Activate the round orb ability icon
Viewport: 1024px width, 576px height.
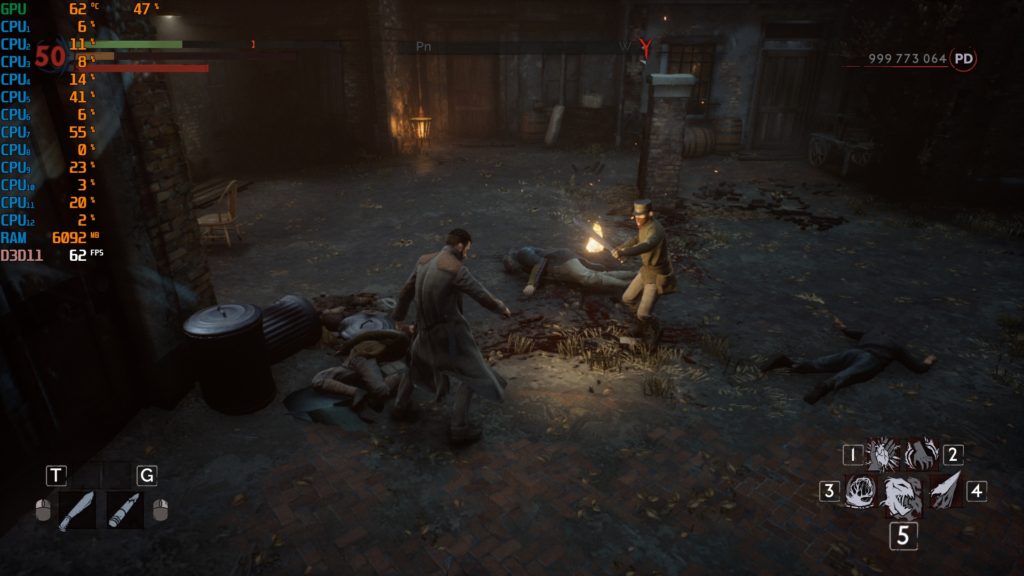pos(860,492)
